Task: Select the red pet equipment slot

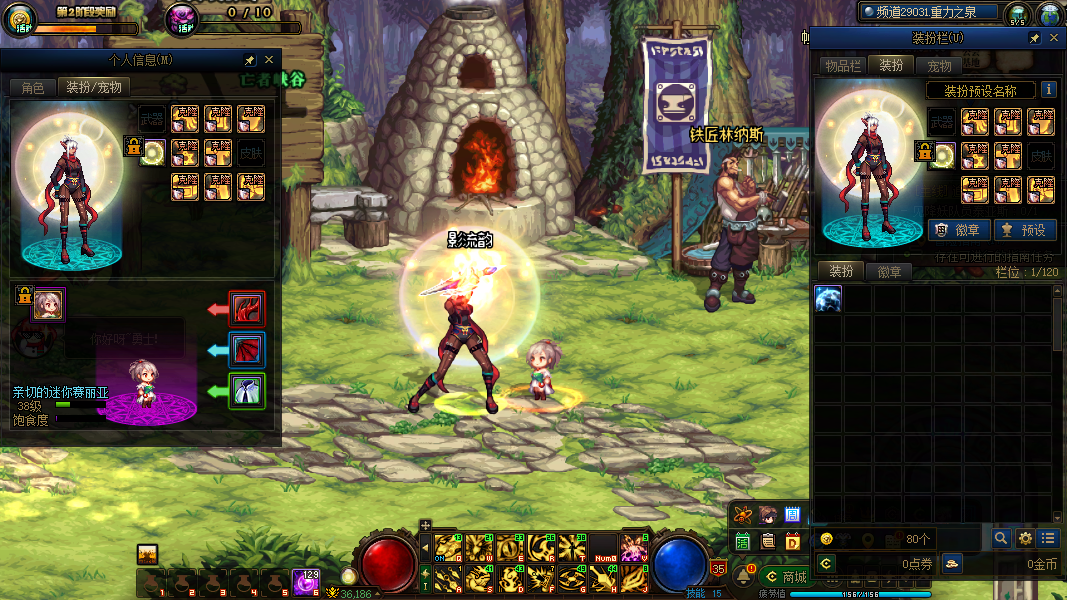Action: coord(248,308)
